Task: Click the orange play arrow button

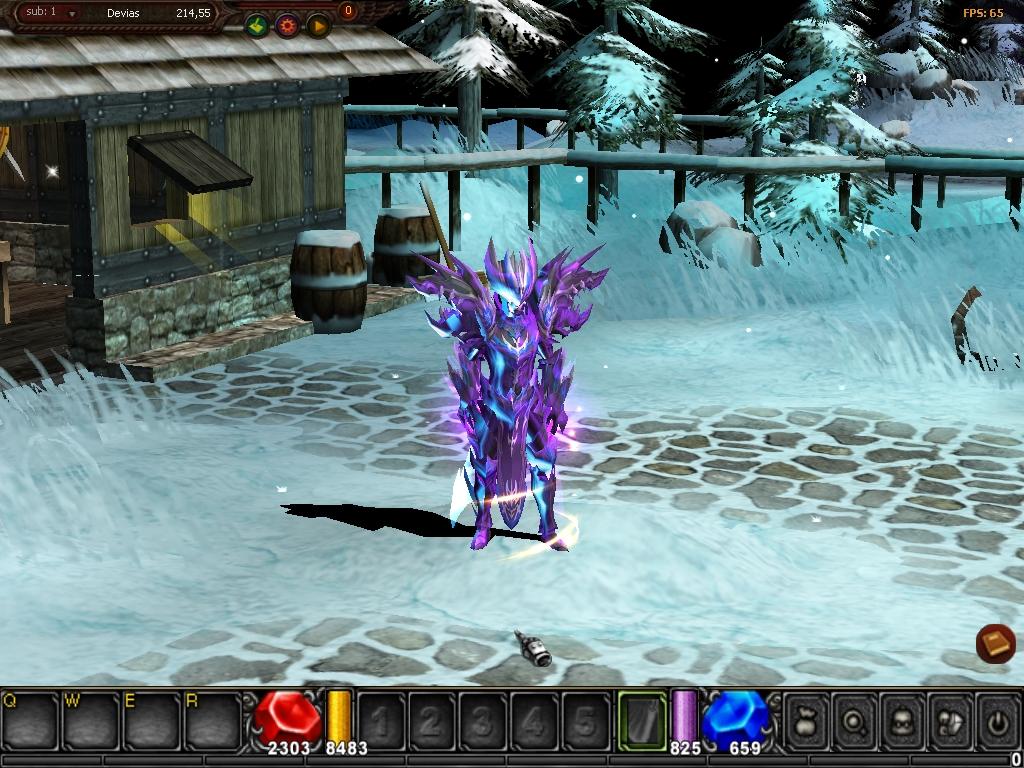Action: 318,25
